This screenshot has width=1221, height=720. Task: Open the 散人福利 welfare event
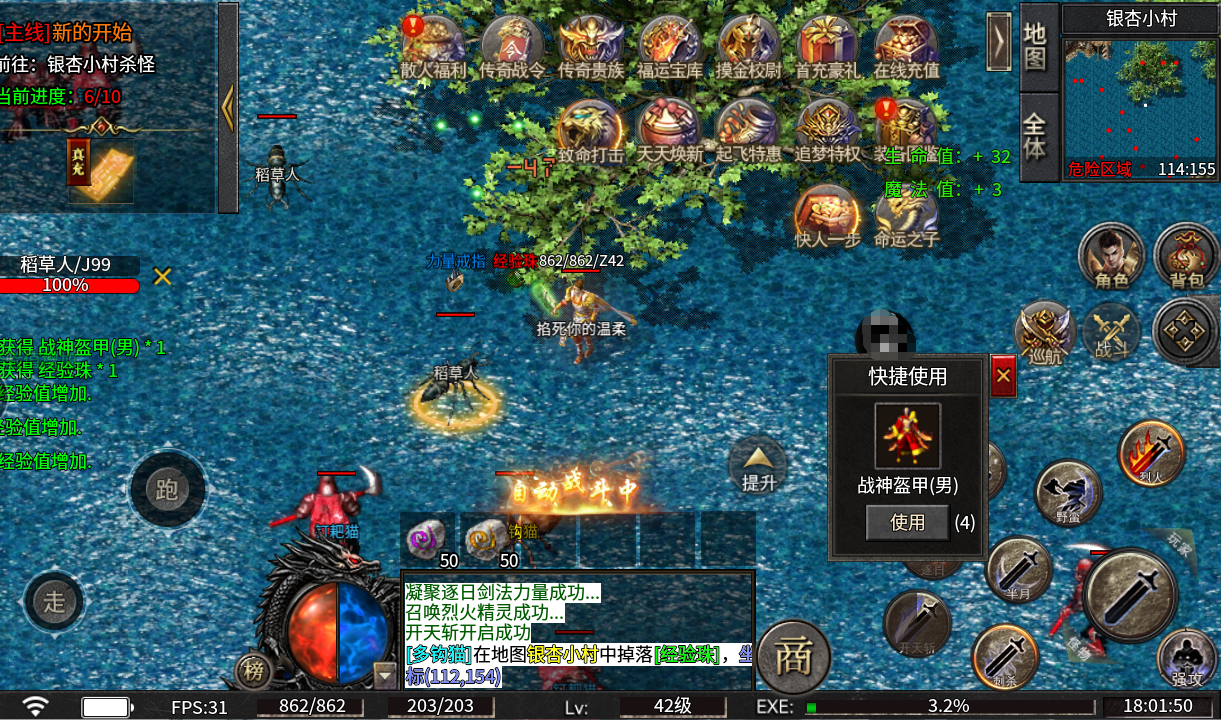tap(433, 46)
